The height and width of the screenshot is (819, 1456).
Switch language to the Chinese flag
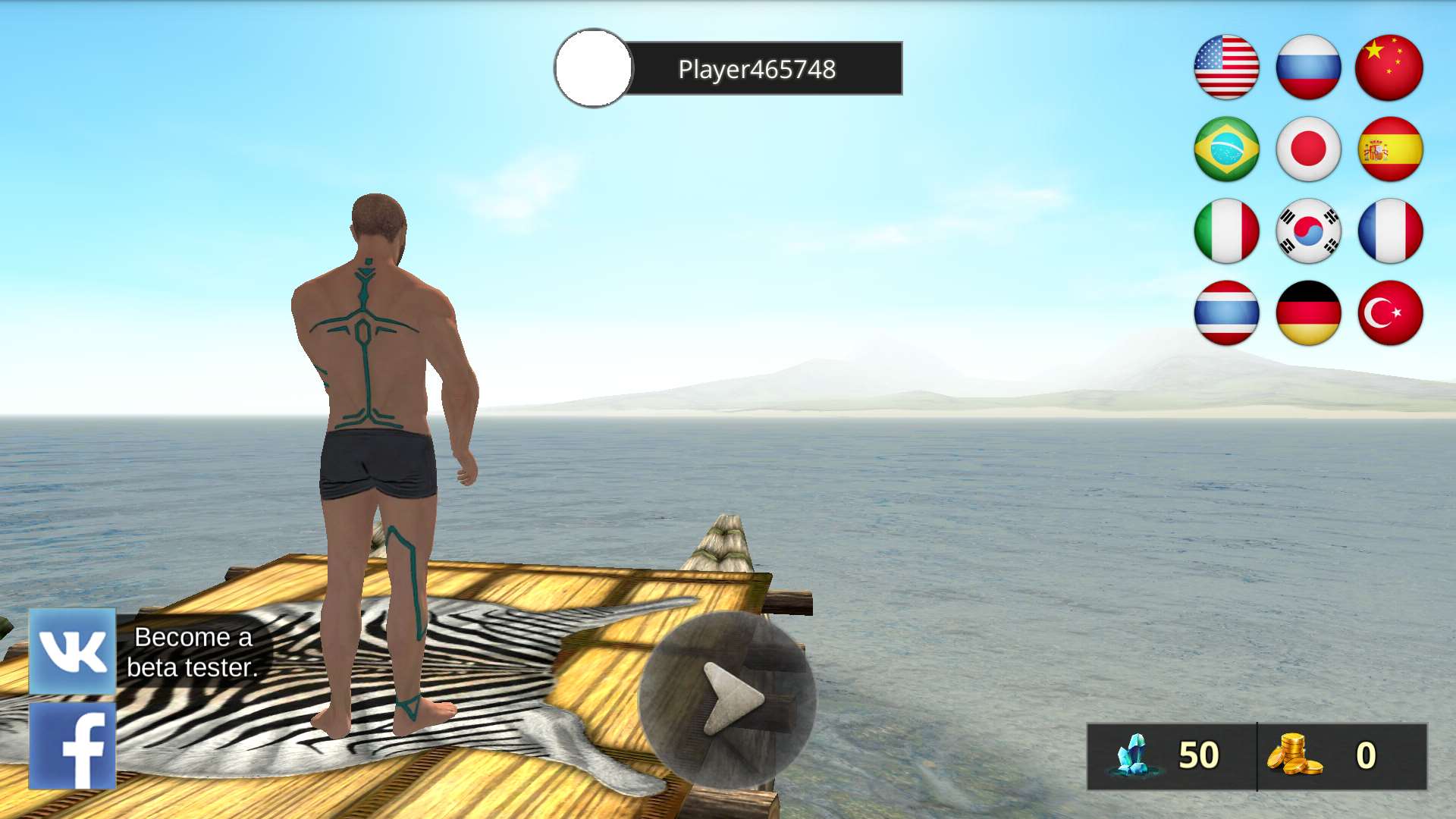(x=1389, y=67)
